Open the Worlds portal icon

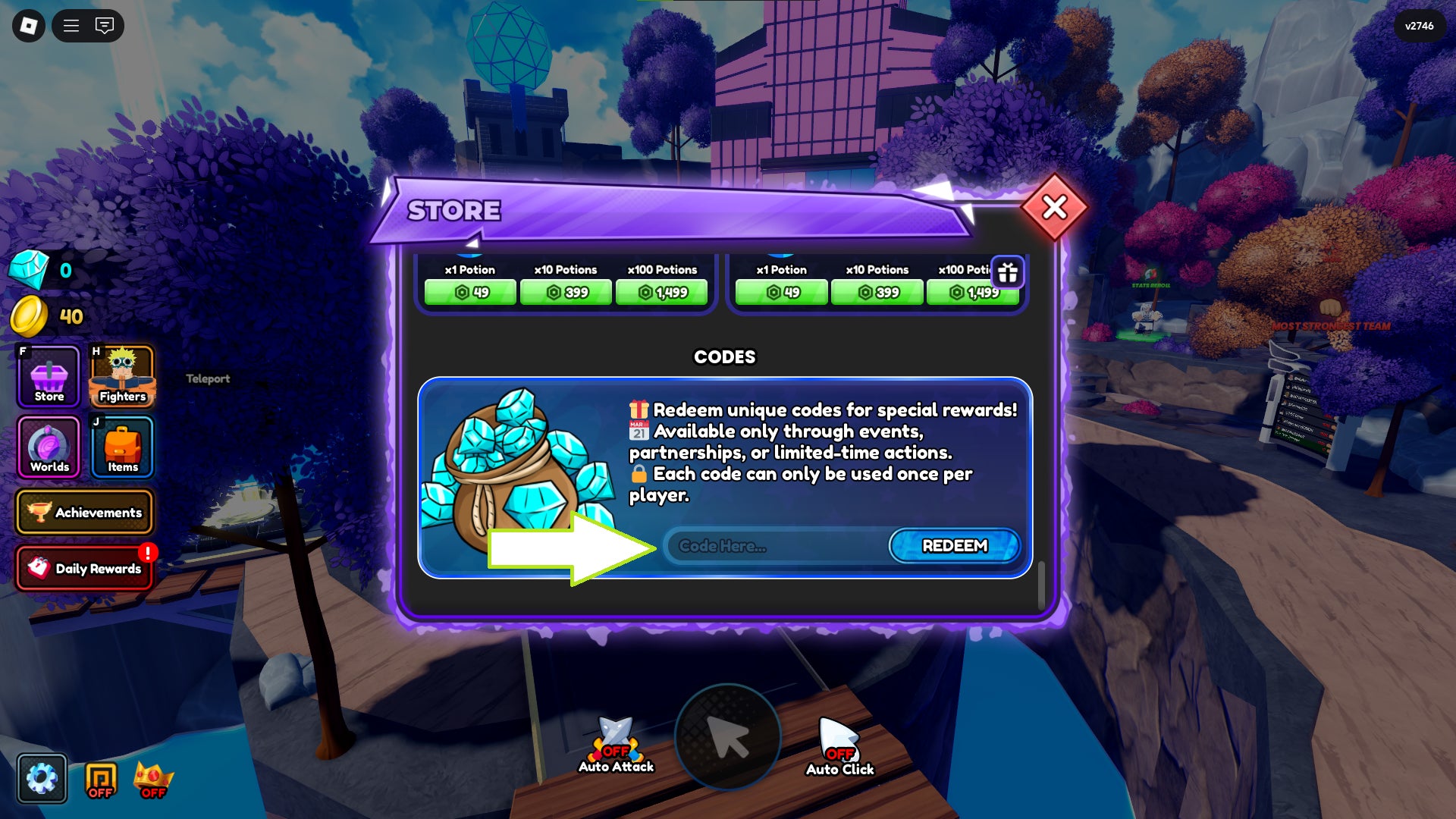[47, 448]
